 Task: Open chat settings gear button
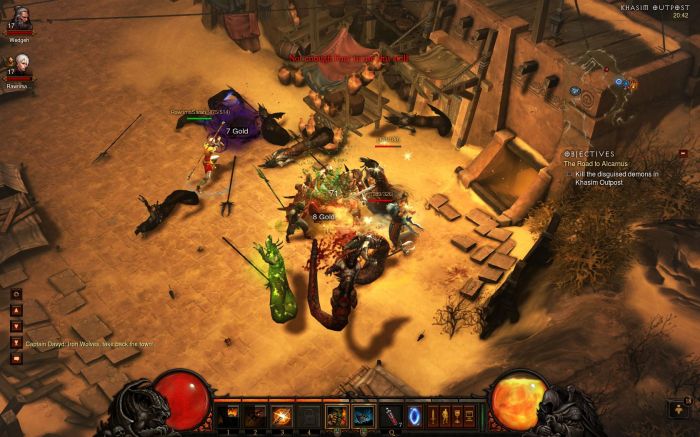16,294
